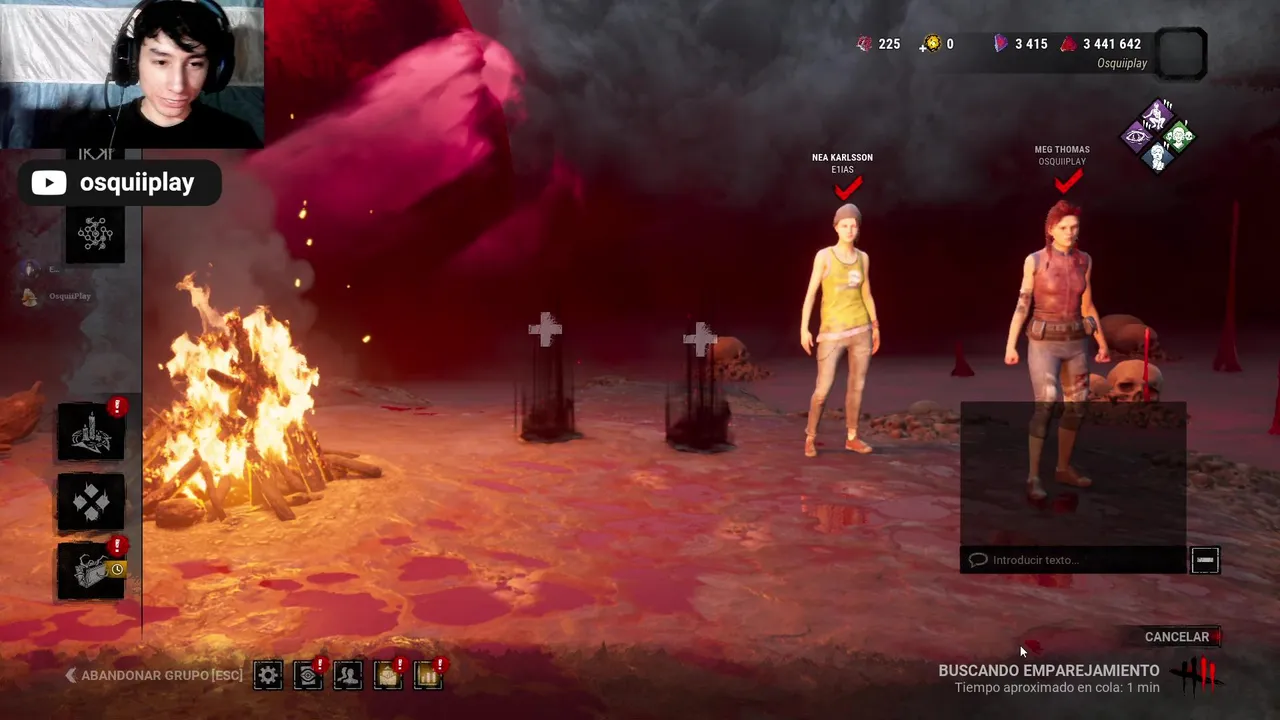
Task: Open the gift box with clock icon
Action: [x=91, y=571]
